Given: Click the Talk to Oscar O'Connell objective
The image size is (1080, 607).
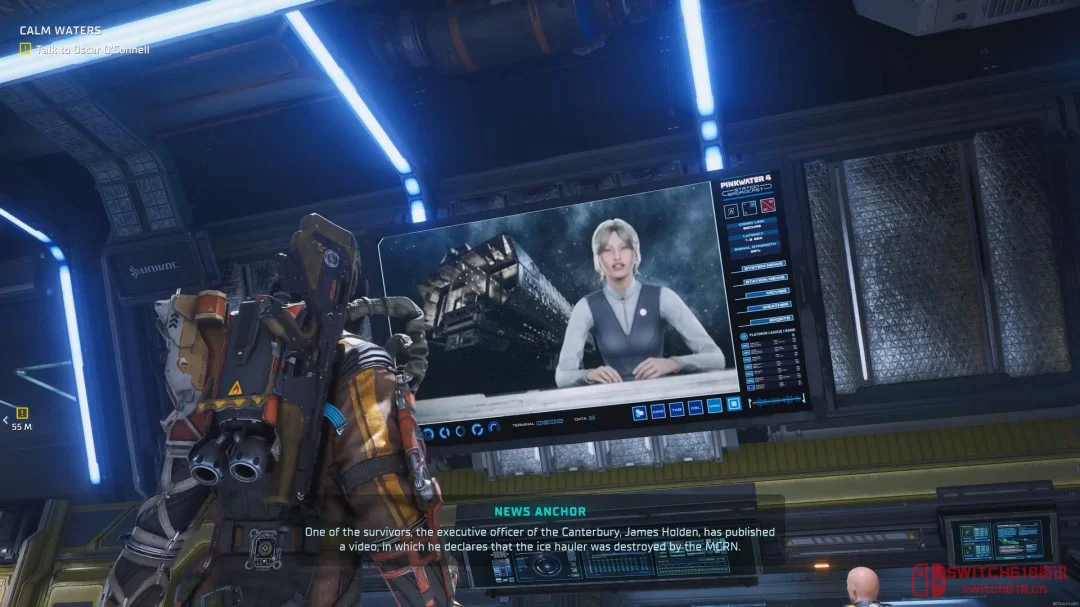Looking at the screenshot, I should click(x=92, y=49).
